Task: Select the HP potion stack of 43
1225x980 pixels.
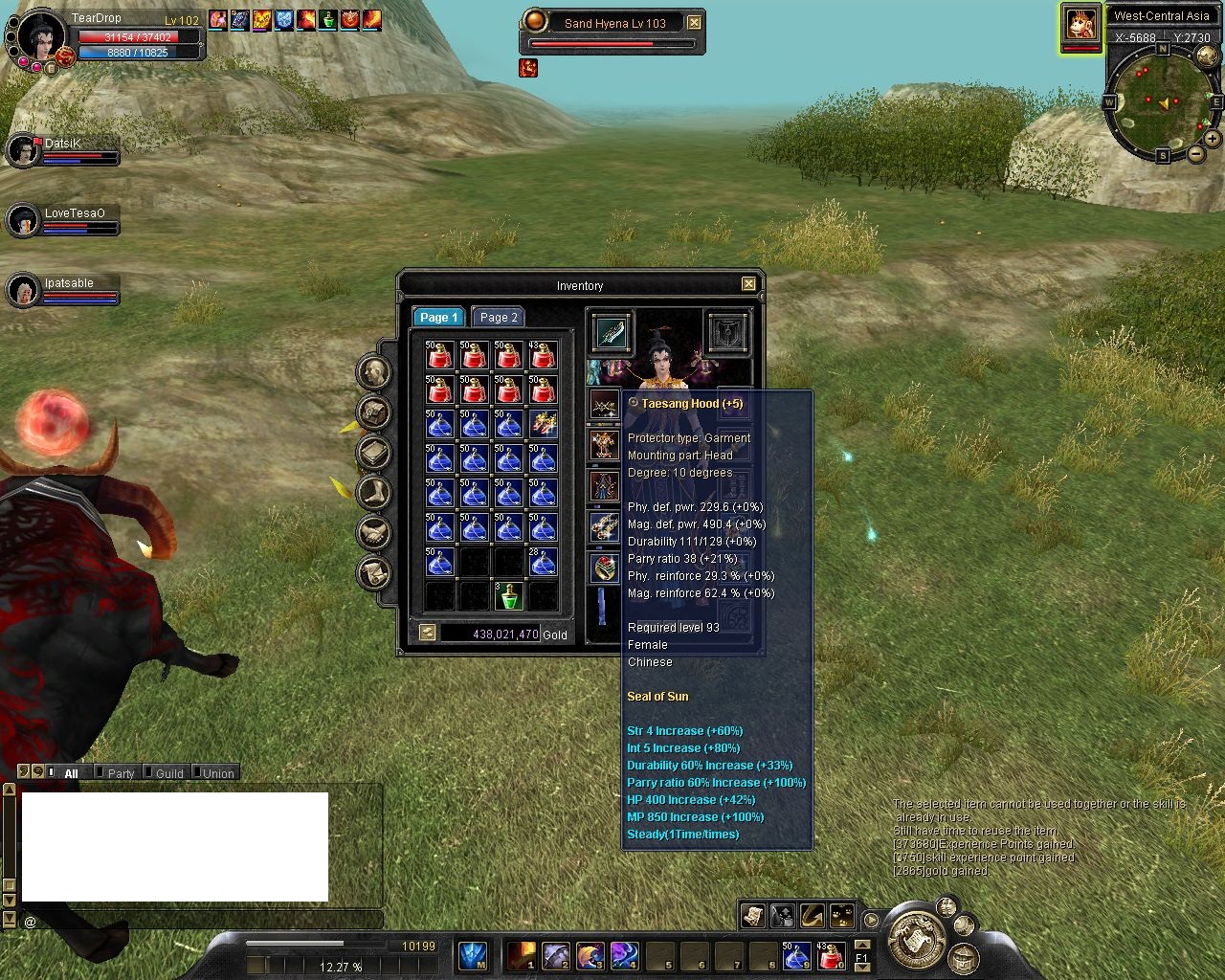Action: tap(543, 355)
